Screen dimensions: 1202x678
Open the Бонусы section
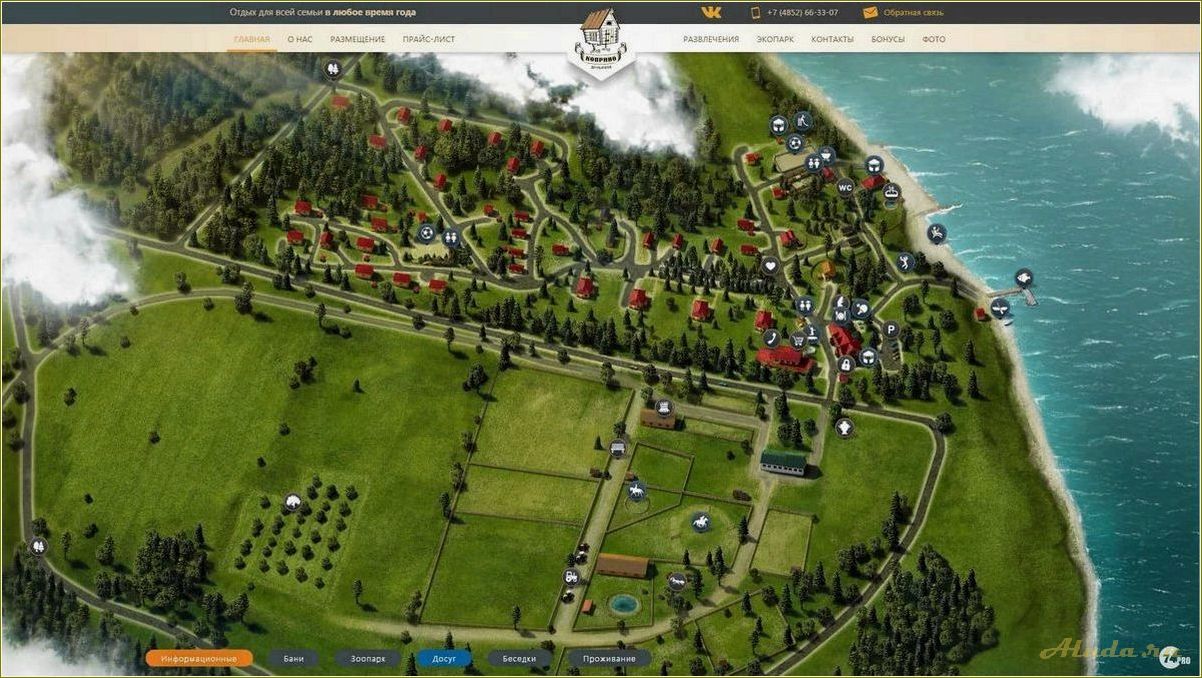[888, 39]
